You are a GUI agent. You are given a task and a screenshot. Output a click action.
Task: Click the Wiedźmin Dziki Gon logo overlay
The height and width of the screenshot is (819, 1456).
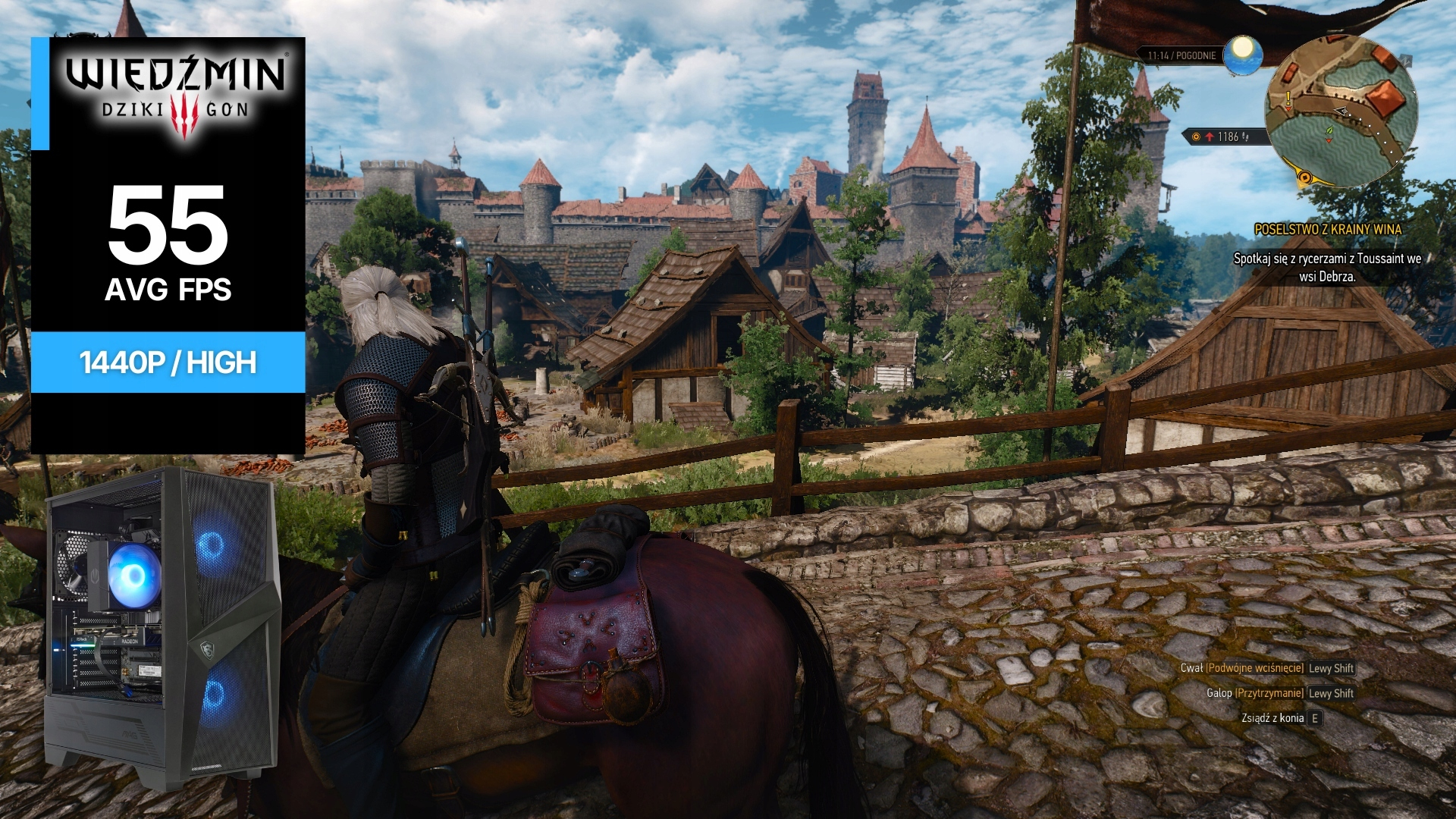coord(175,94)
